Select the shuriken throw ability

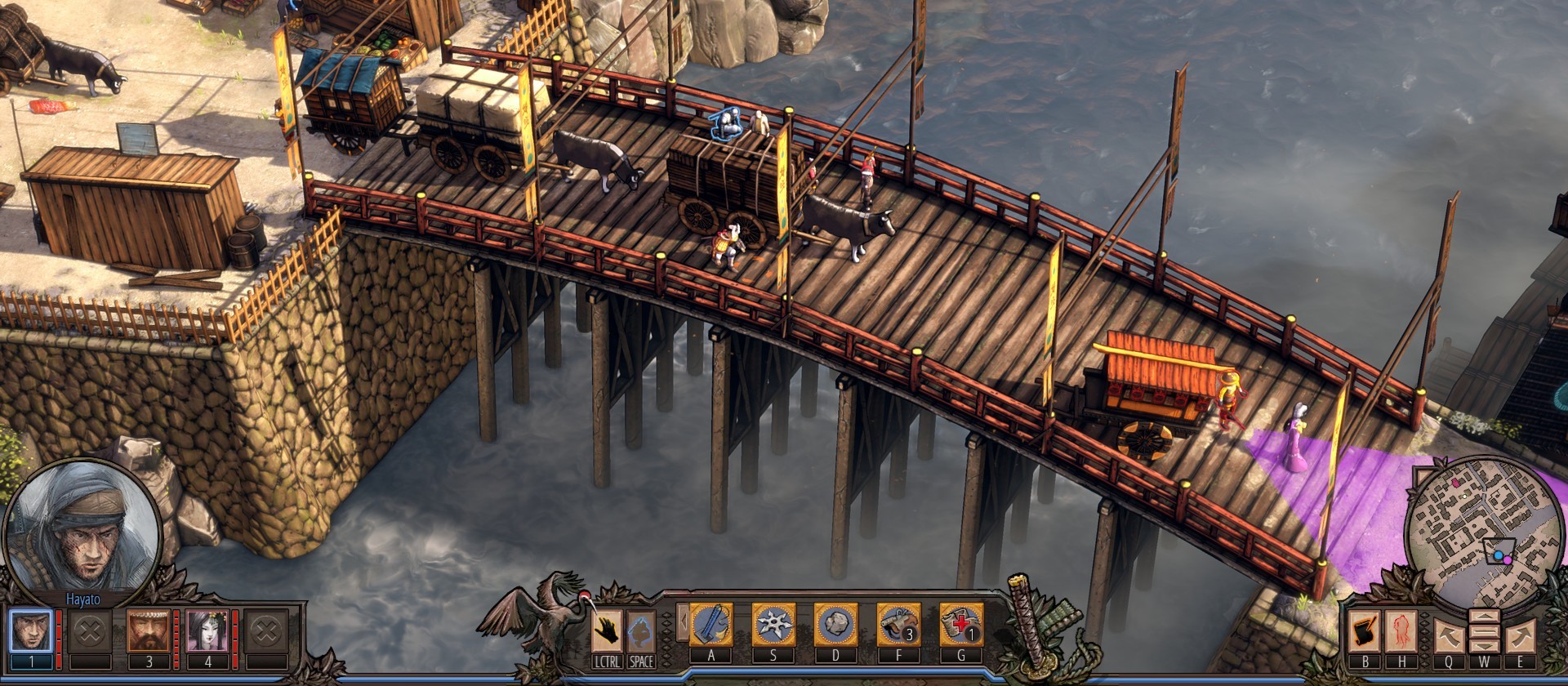(x=773, y=625)
